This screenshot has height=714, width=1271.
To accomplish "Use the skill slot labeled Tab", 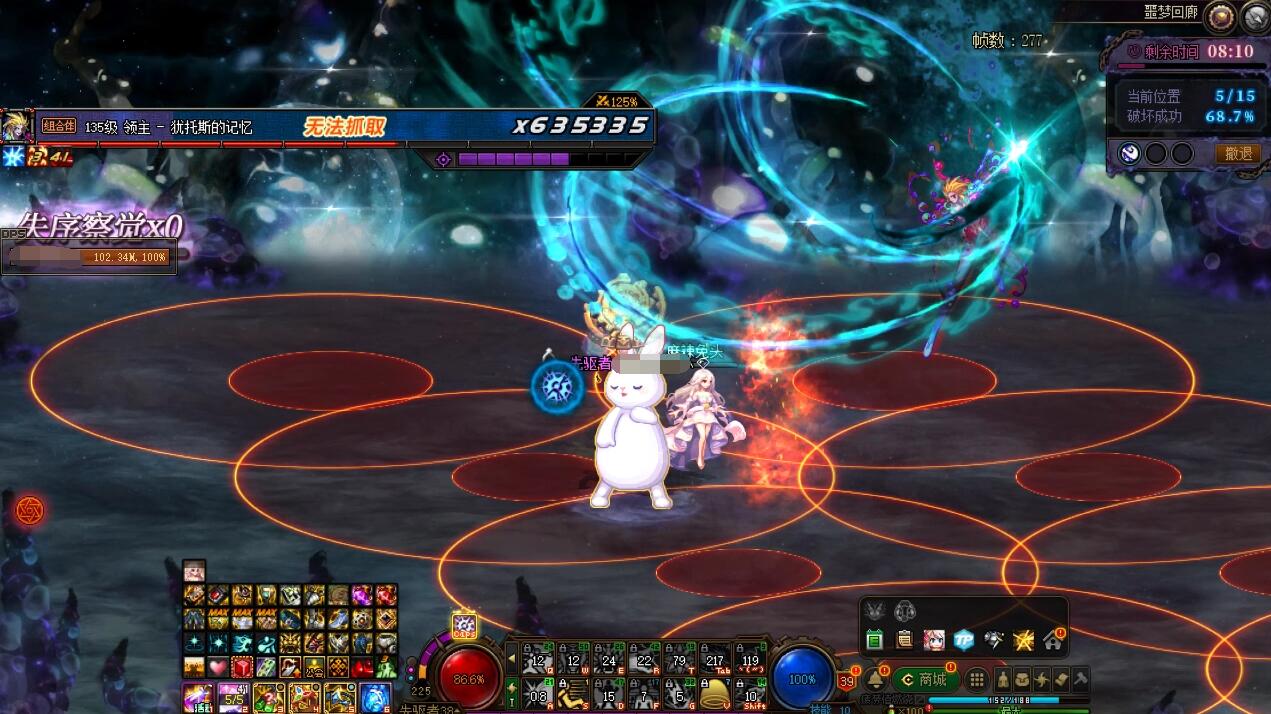I will 715,658.
